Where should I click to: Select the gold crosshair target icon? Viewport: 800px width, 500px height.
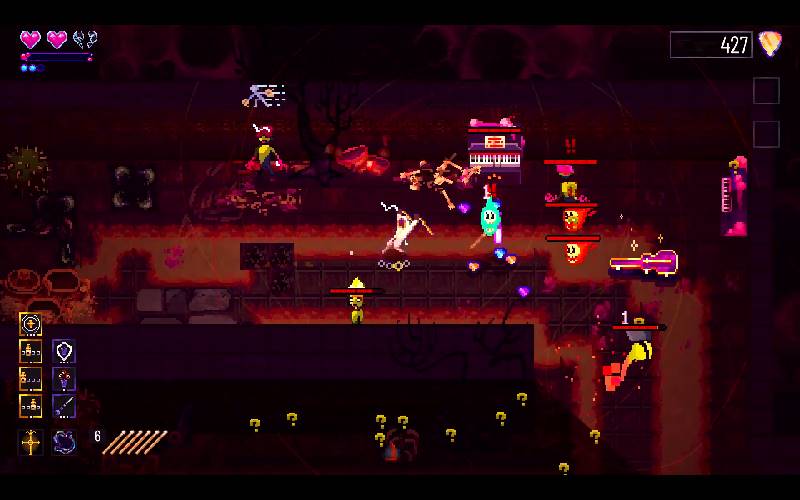30,324
